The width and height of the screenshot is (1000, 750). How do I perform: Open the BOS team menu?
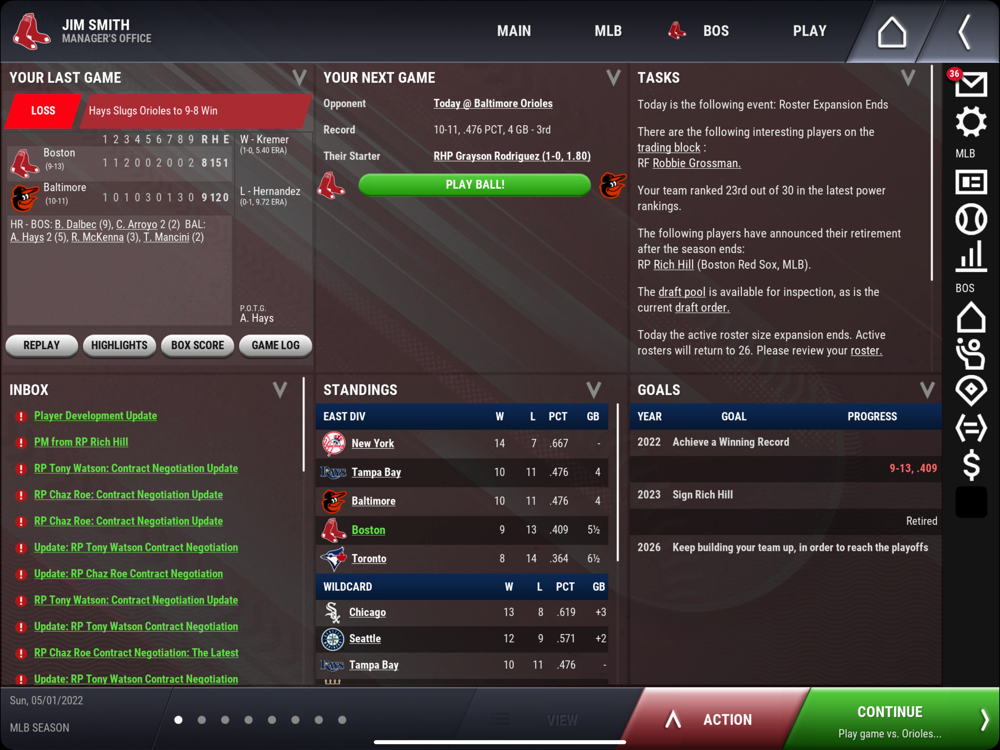(700, 31)
